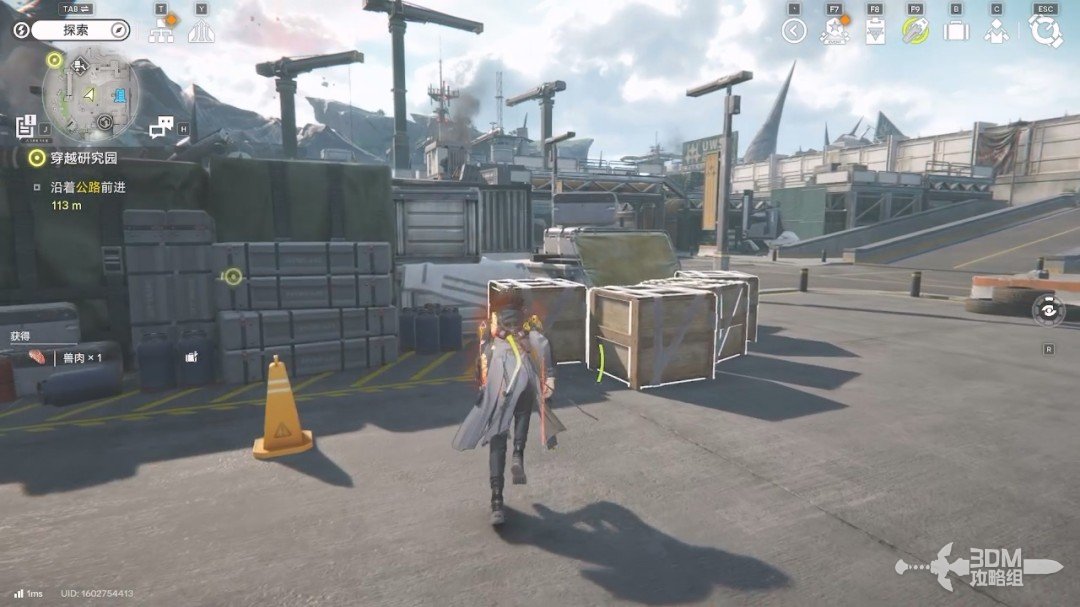The width and height of the screenshot is (1080, 607).
Task: Open the suitcase backpack icon
Action: tap(956, 31)
